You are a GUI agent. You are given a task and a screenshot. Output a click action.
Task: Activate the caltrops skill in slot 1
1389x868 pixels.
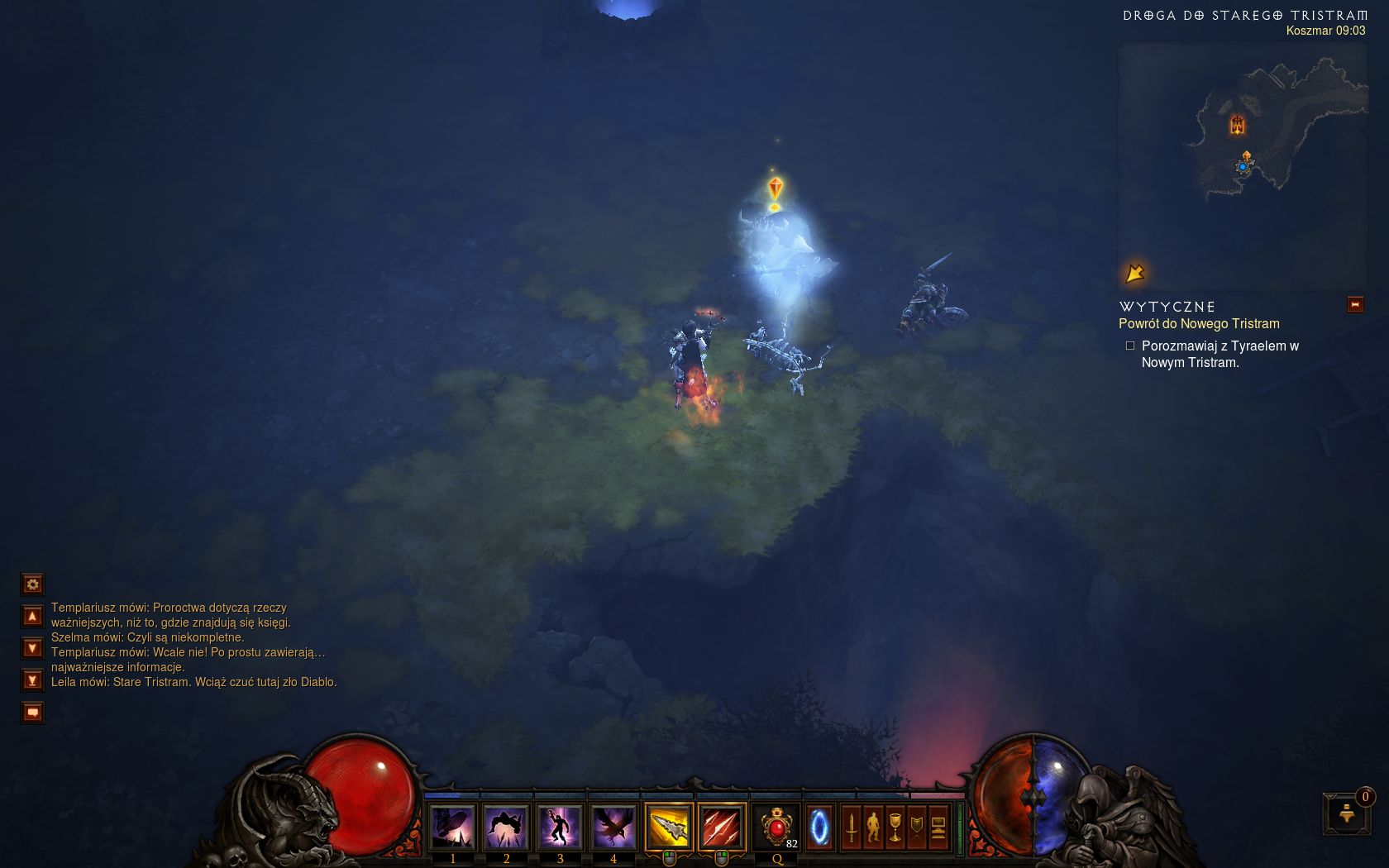point(452,827)
